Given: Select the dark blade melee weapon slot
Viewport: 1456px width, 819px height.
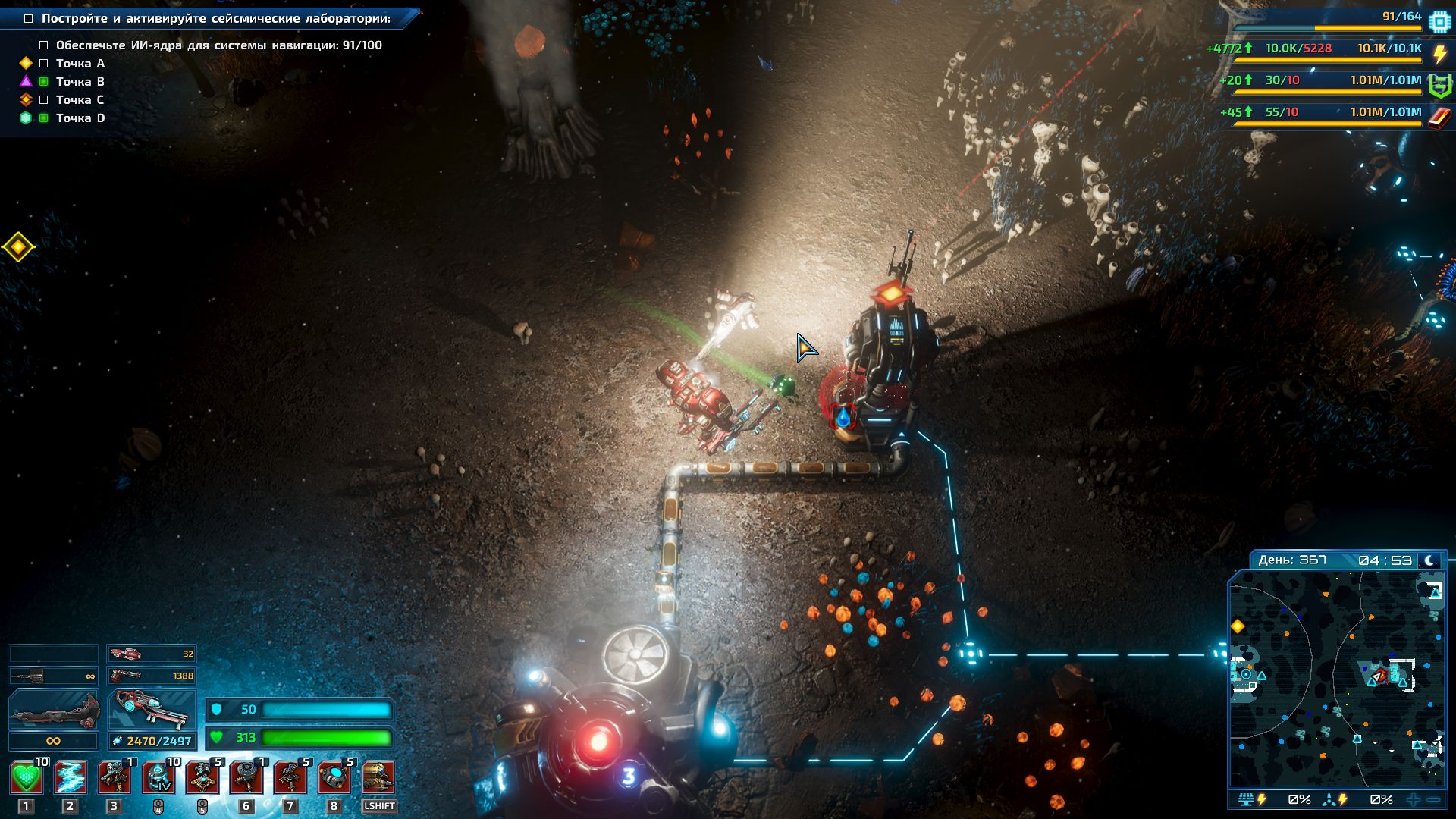Looking at the screenshot, I should pyautogui.click(x=53, y=711).
